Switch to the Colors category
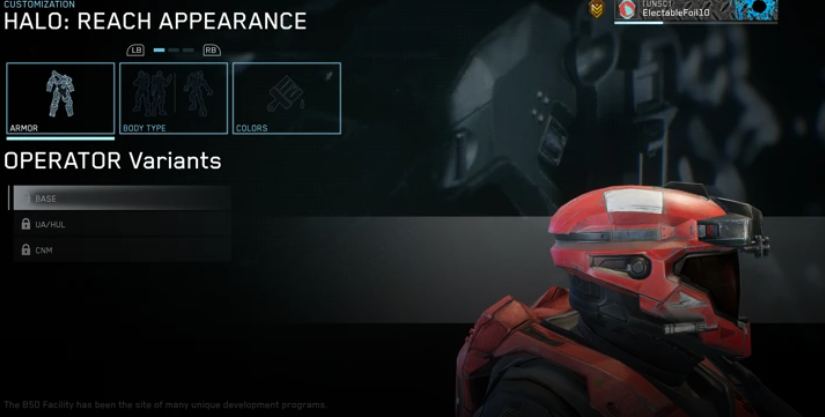 click(287, 99)
